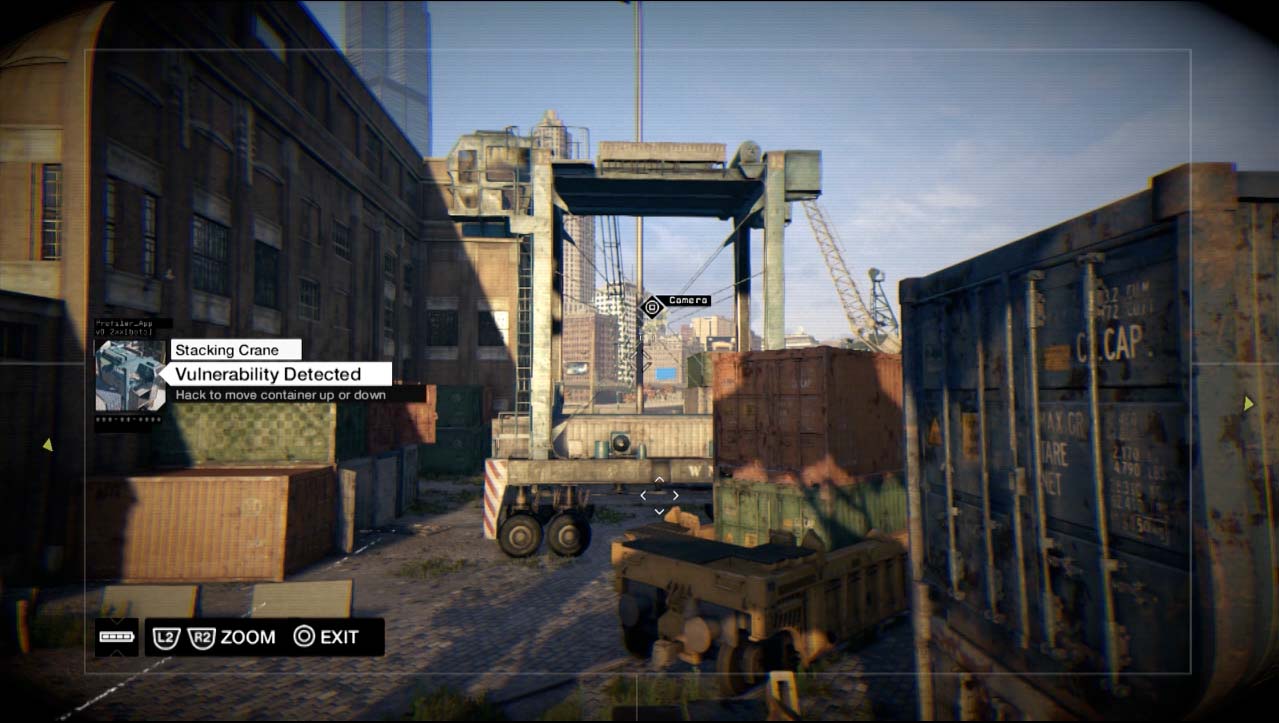Click the yellow right-pointing edge arrow
This screenshot has height=723, width=1279.
[1248, 403]
